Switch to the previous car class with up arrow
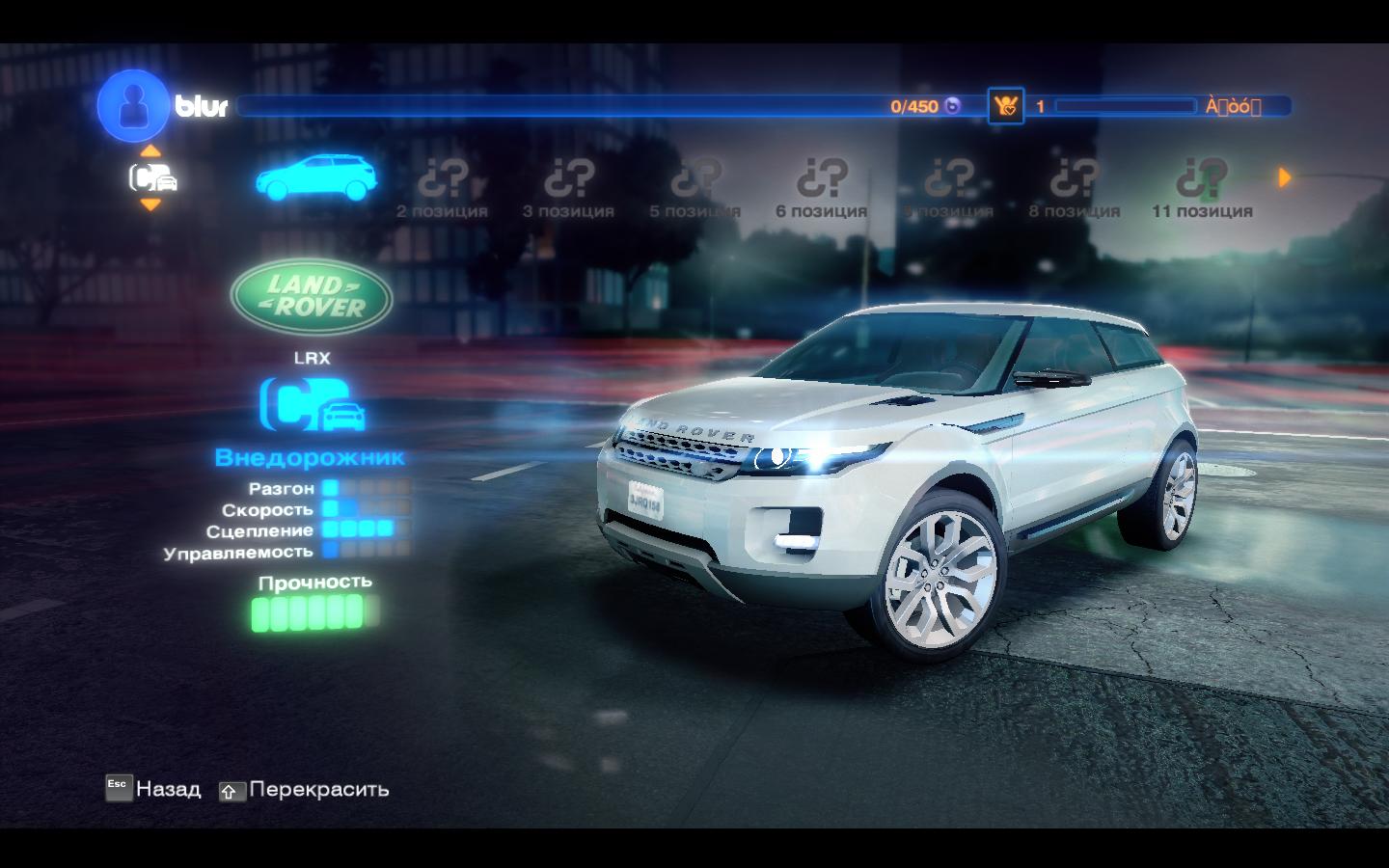This screenshot has height=868, width=1389. pyautogui.click(x=150, y=150)
